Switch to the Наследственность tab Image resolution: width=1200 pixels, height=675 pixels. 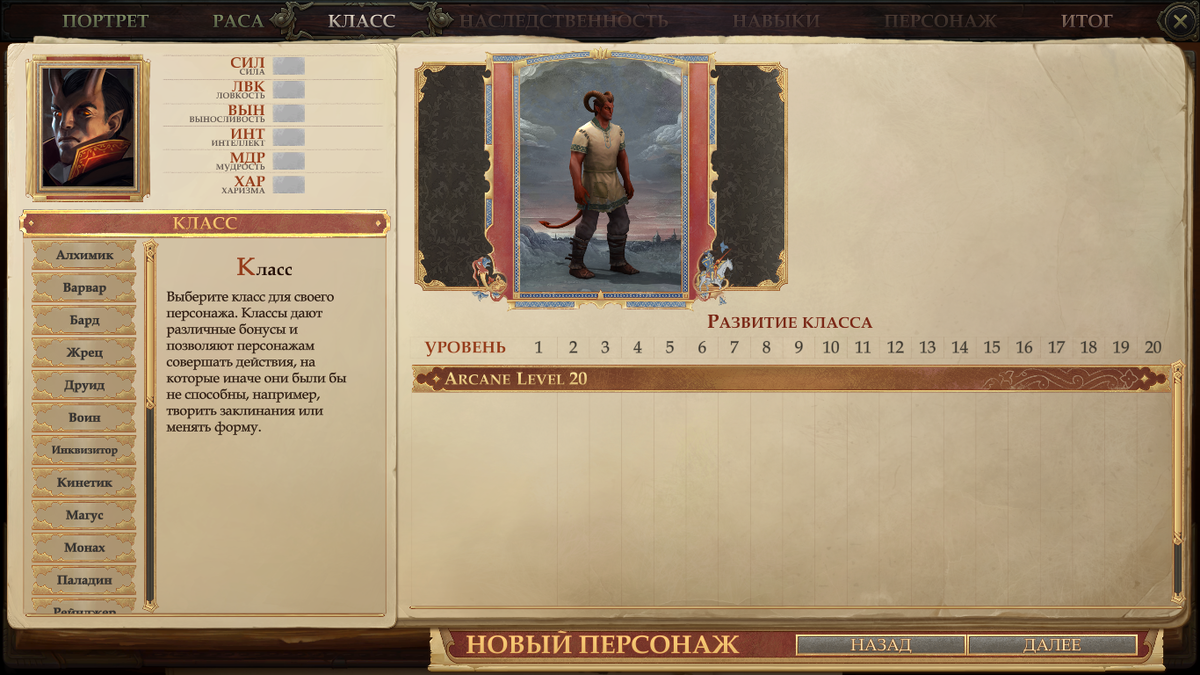563,20
